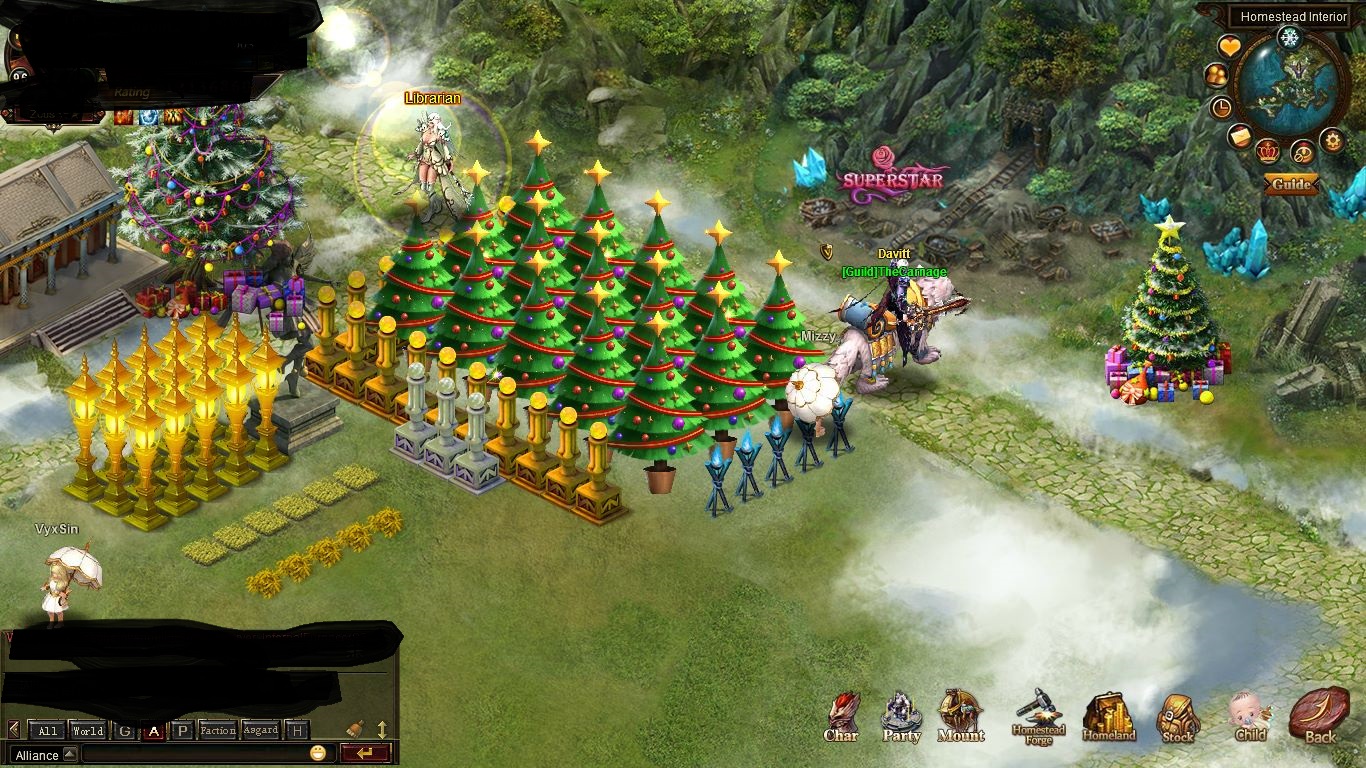Open the Homeland menu

[x=1108, y=716]
